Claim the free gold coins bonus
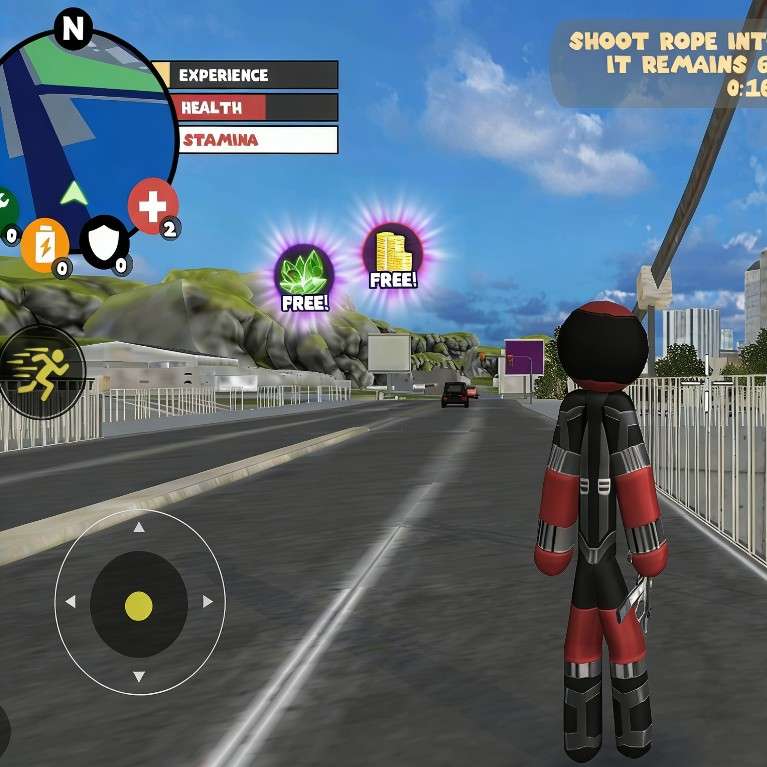This screenshot has height=767, width=767. click(x=392, y=256)
